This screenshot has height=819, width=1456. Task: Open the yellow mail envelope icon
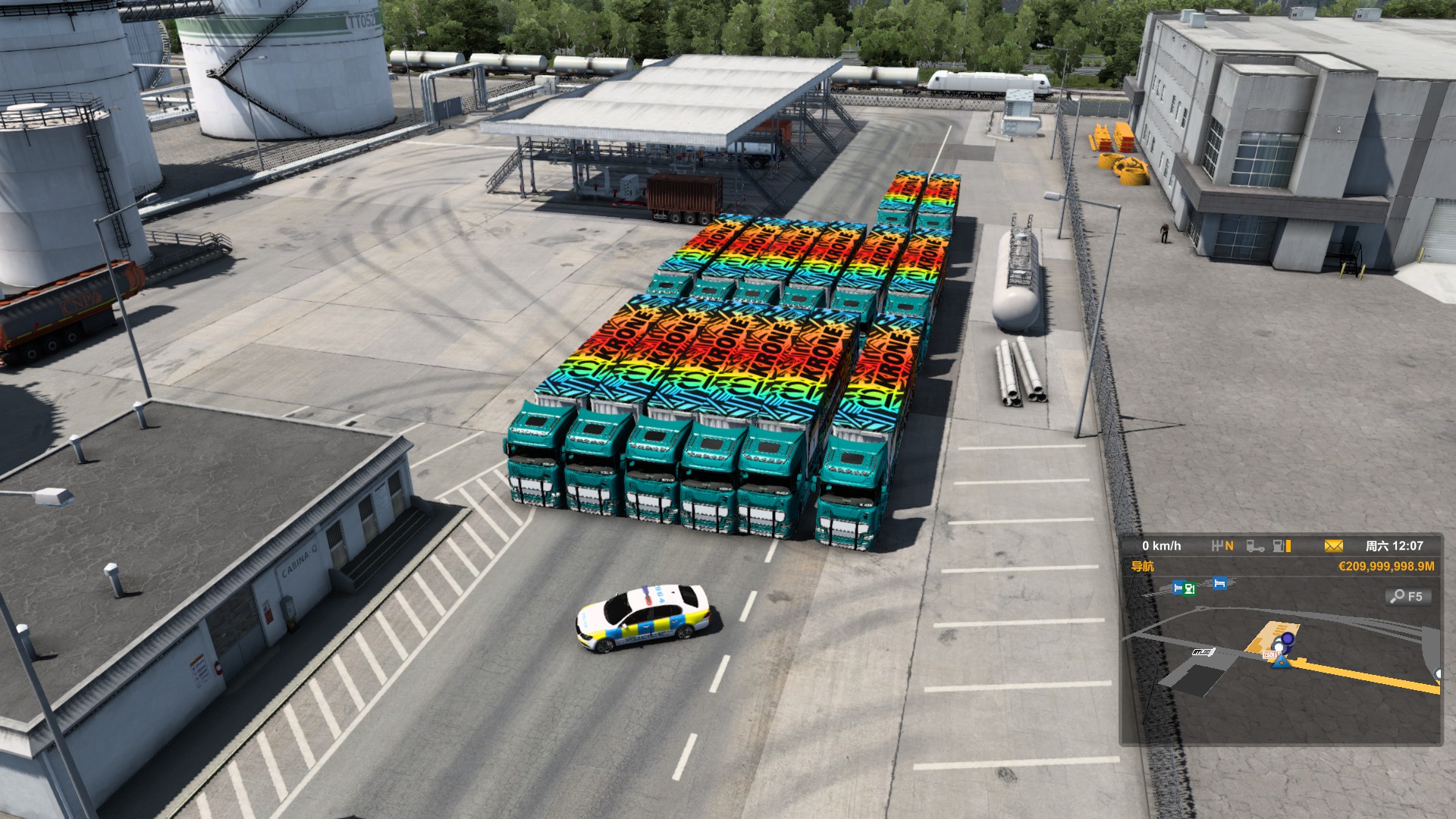(x=1333, y=546)
